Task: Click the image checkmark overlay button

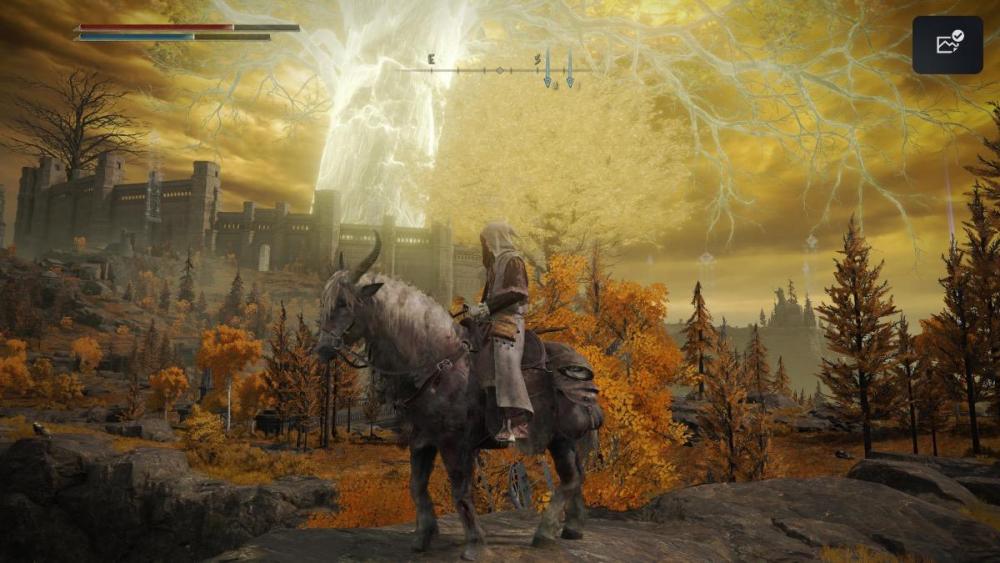Action: pyautogui.click(x=947, y=44)
